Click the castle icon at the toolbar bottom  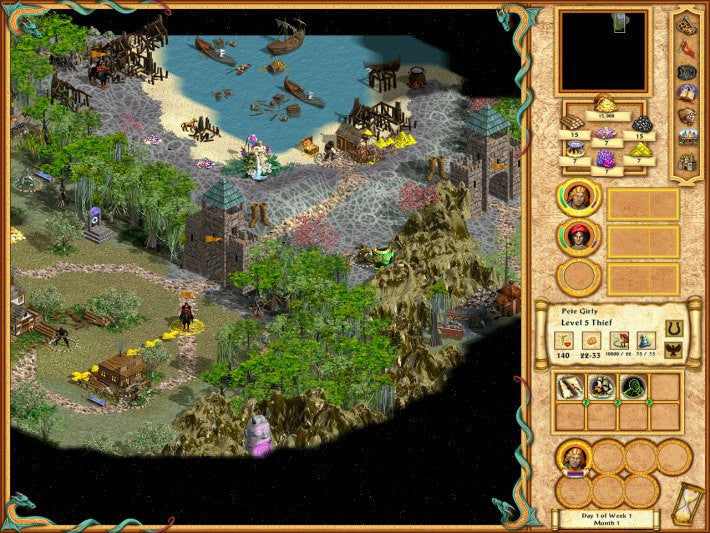click(x=687, y=161)
